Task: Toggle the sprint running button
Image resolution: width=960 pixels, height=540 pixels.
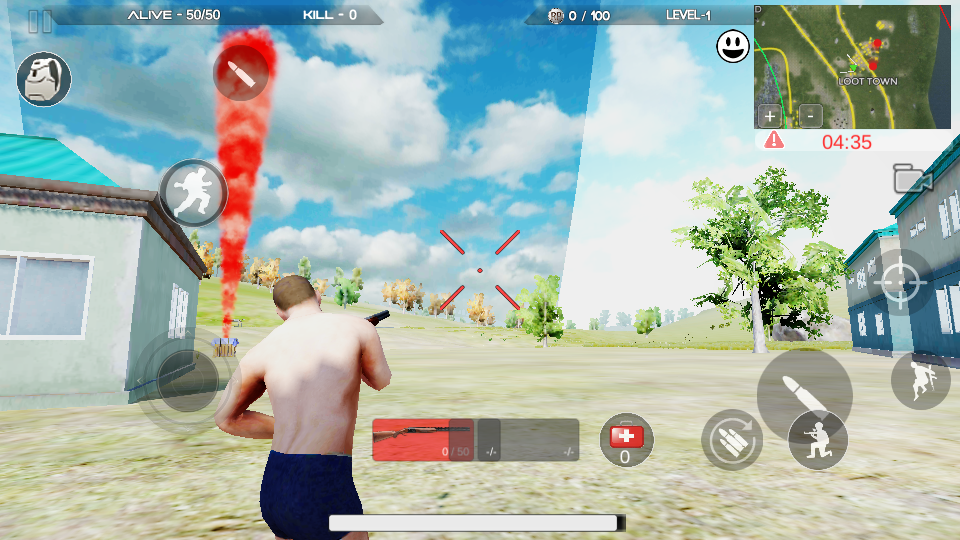Action: 193,192
